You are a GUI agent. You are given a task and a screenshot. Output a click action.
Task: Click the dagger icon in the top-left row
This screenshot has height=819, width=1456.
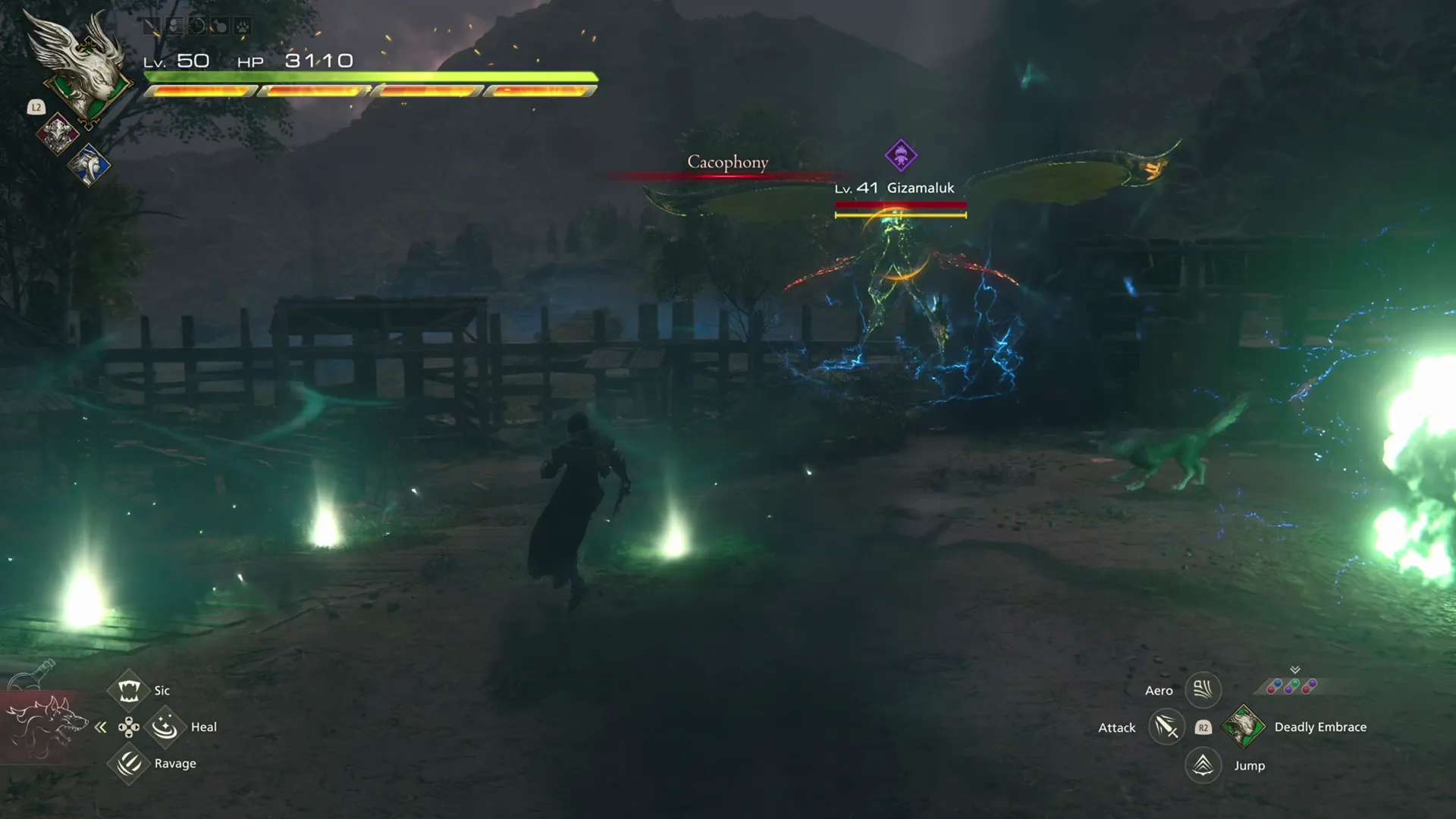152,27
